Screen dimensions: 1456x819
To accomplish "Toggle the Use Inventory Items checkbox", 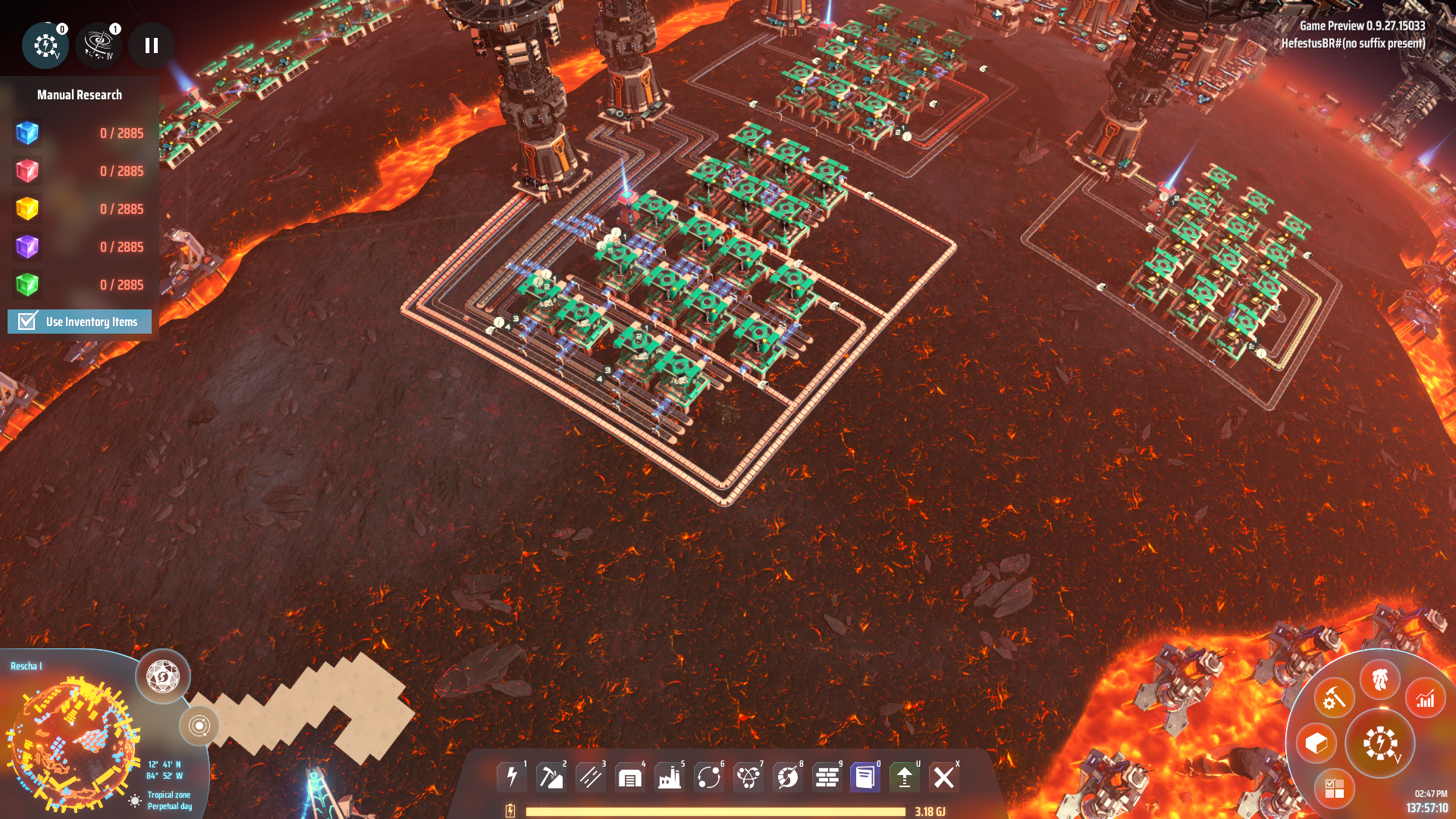I will (28, 322).
